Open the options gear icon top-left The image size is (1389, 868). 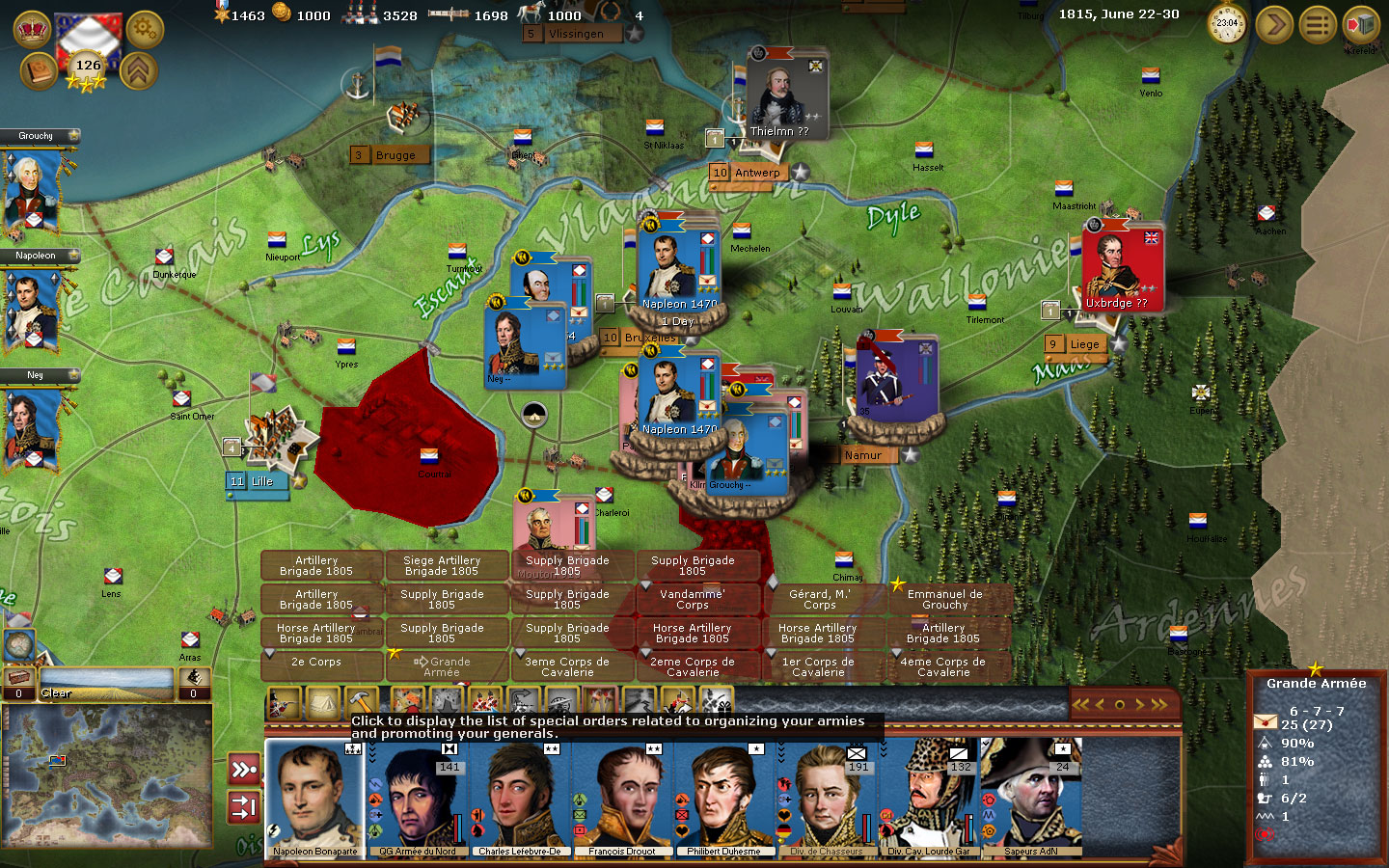[143, 29]
